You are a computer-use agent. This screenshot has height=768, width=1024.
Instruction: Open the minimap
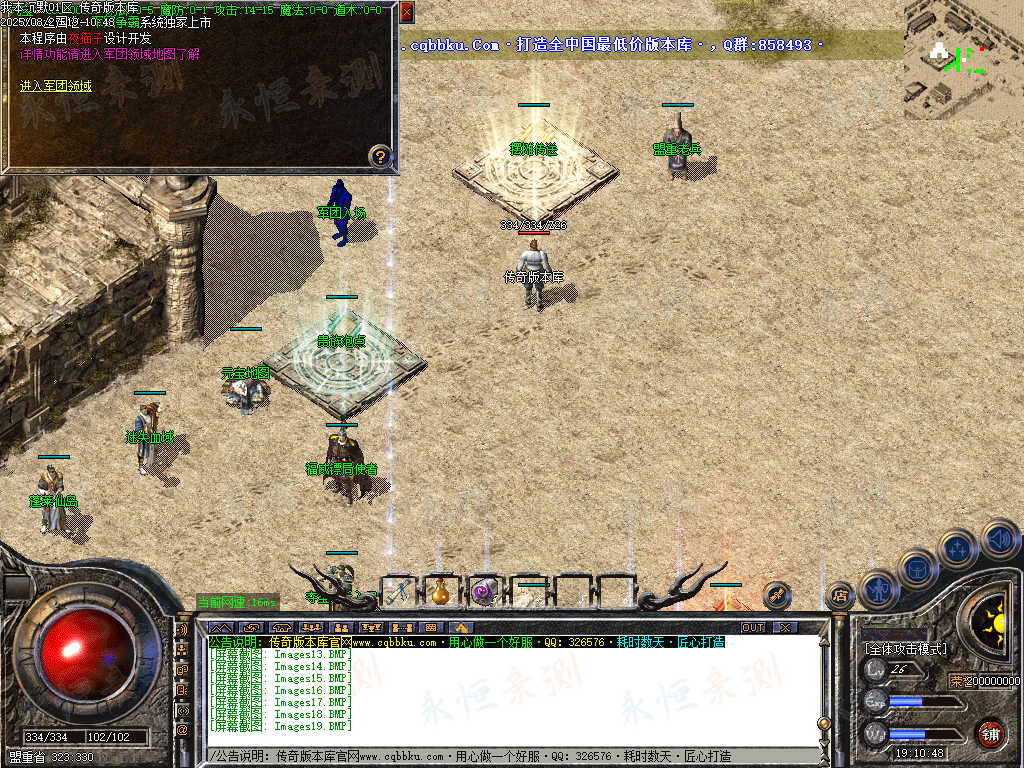[x=962, y=55]
